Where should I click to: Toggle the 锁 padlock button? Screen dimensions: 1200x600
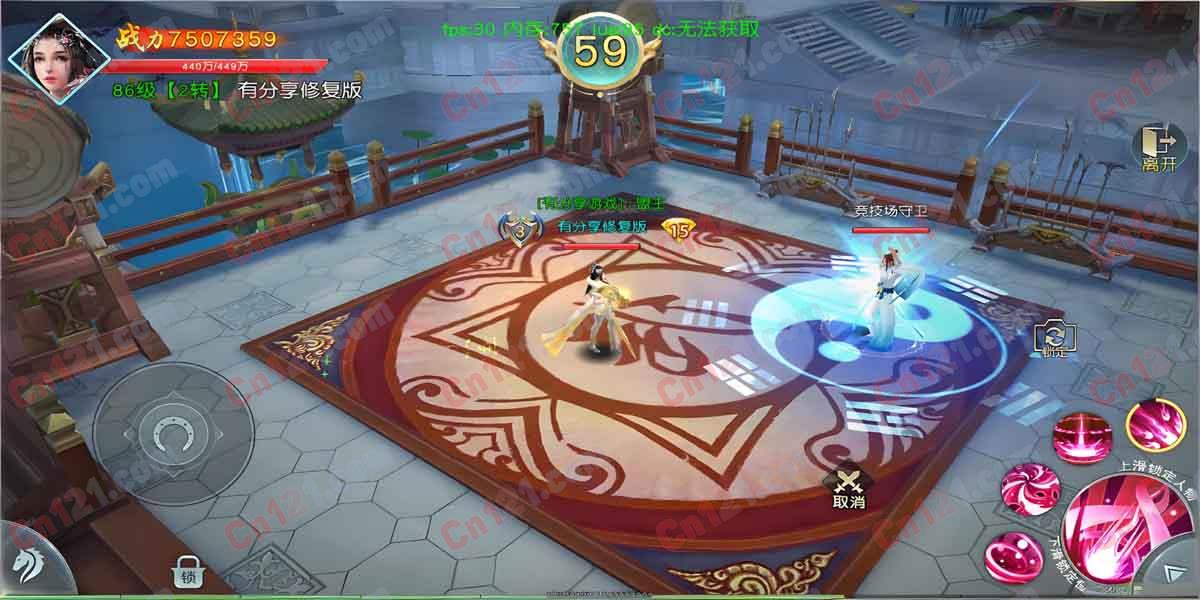tap(187, 572)
